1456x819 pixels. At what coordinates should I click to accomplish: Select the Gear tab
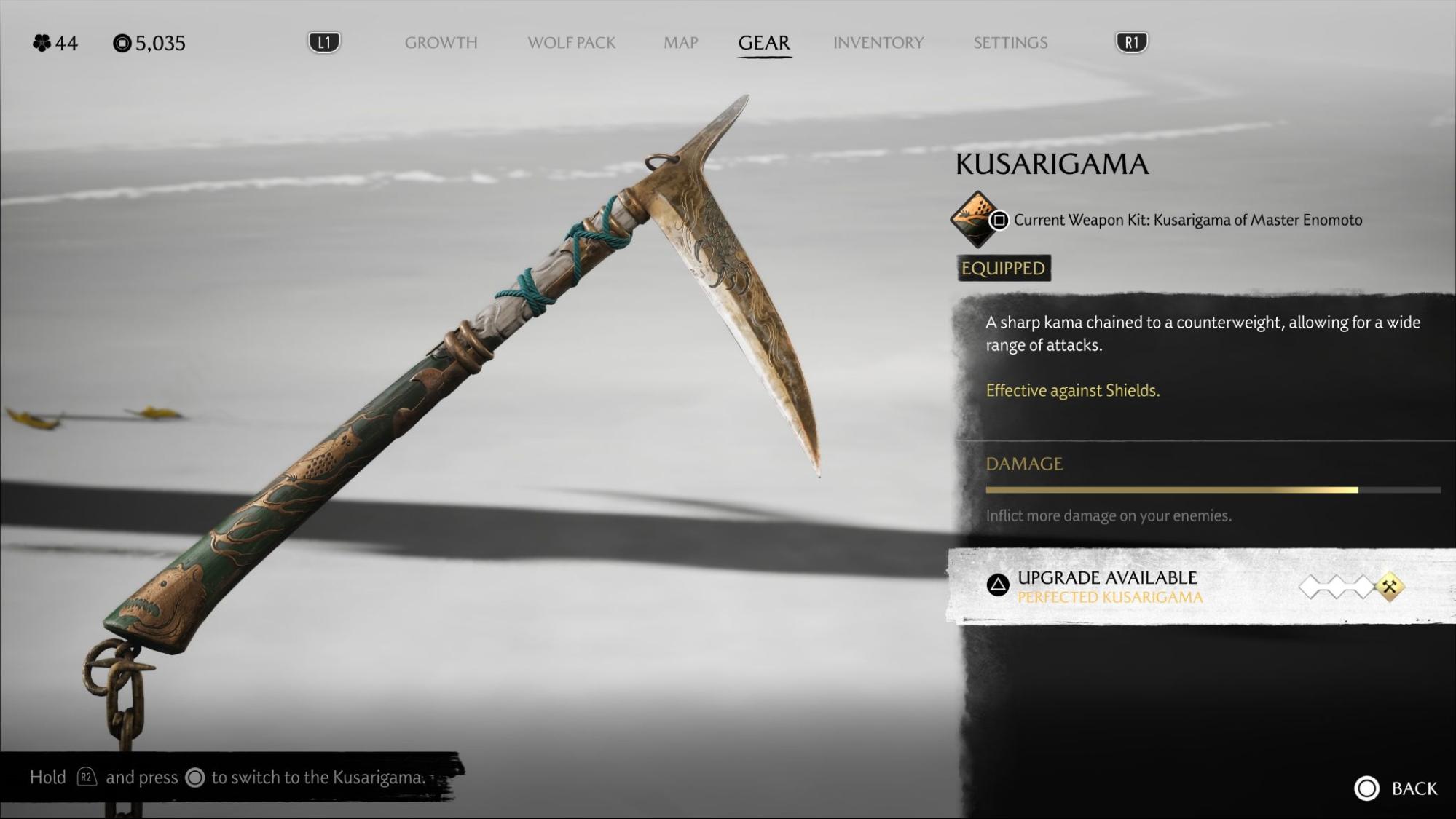pos(763,43)
